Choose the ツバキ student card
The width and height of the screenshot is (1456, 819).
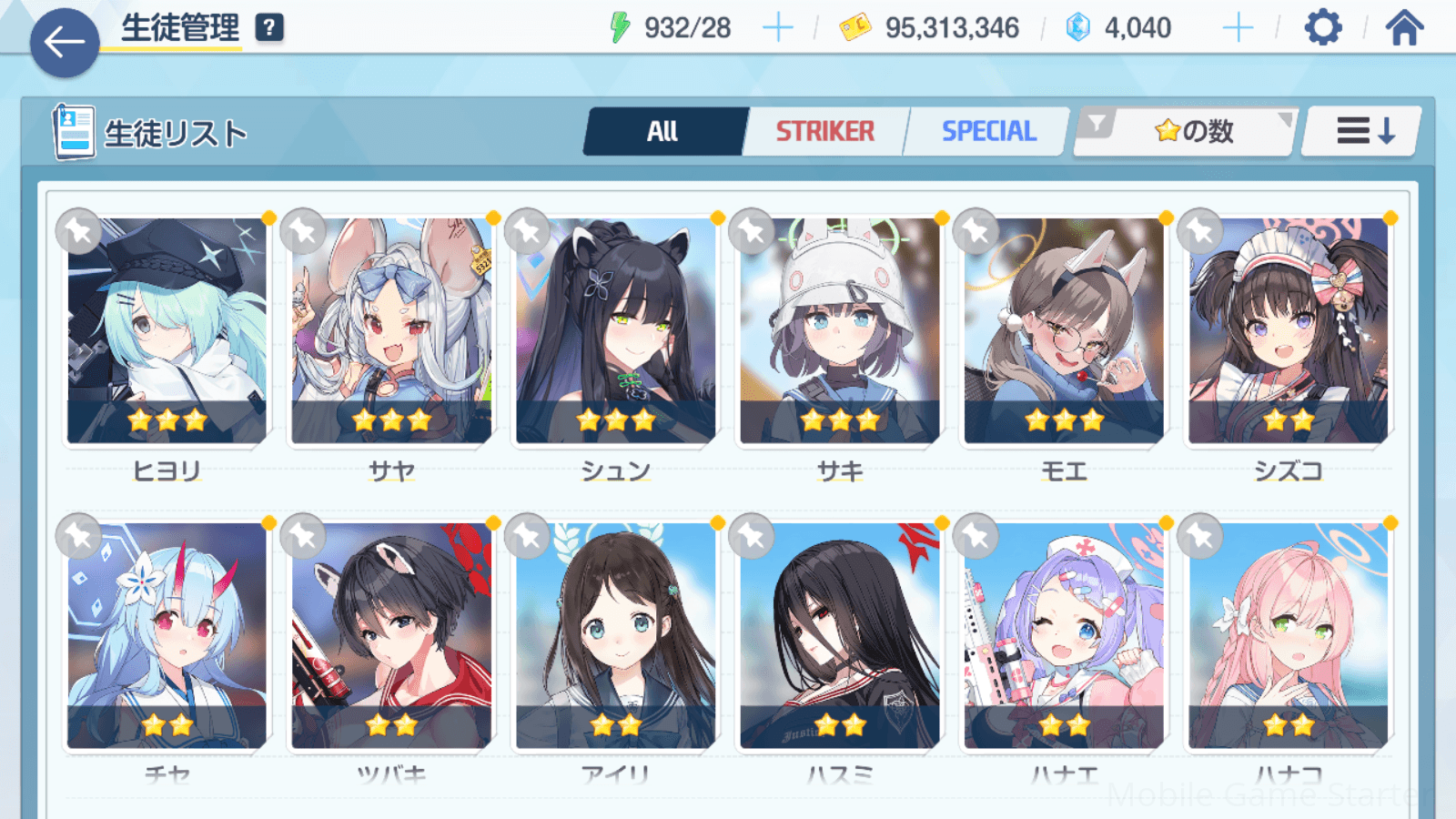pos(391,635)
